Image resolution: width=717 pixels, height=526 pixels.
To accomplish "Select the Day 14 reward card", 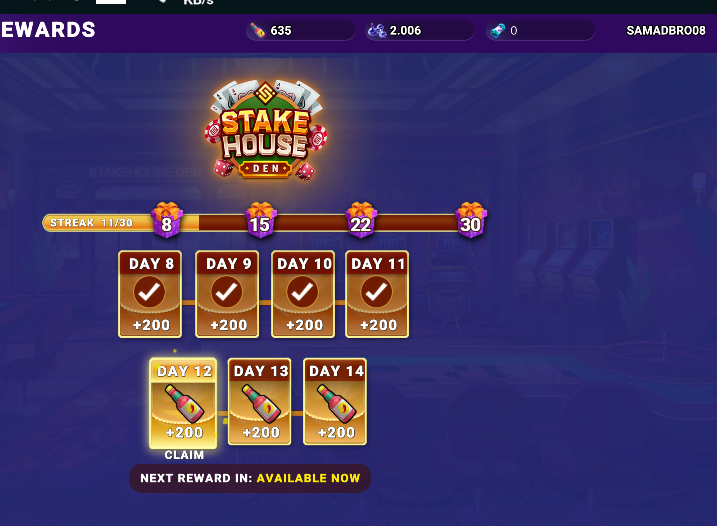I will (335, 401).
